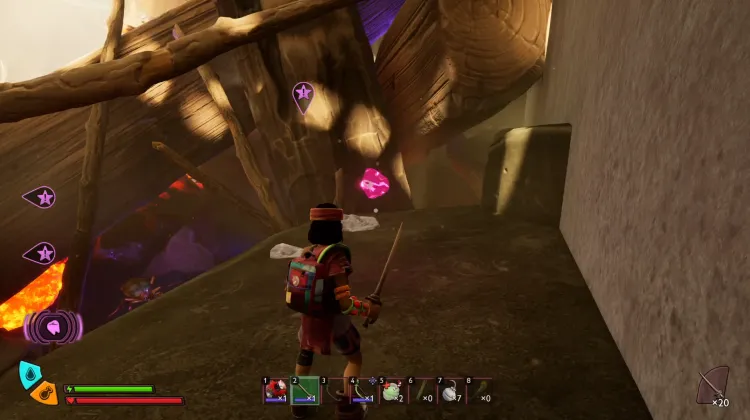750x420 pixels.
Task: Equip the white bomb in hotbar slot 7
Action: (x=450, y=391)
